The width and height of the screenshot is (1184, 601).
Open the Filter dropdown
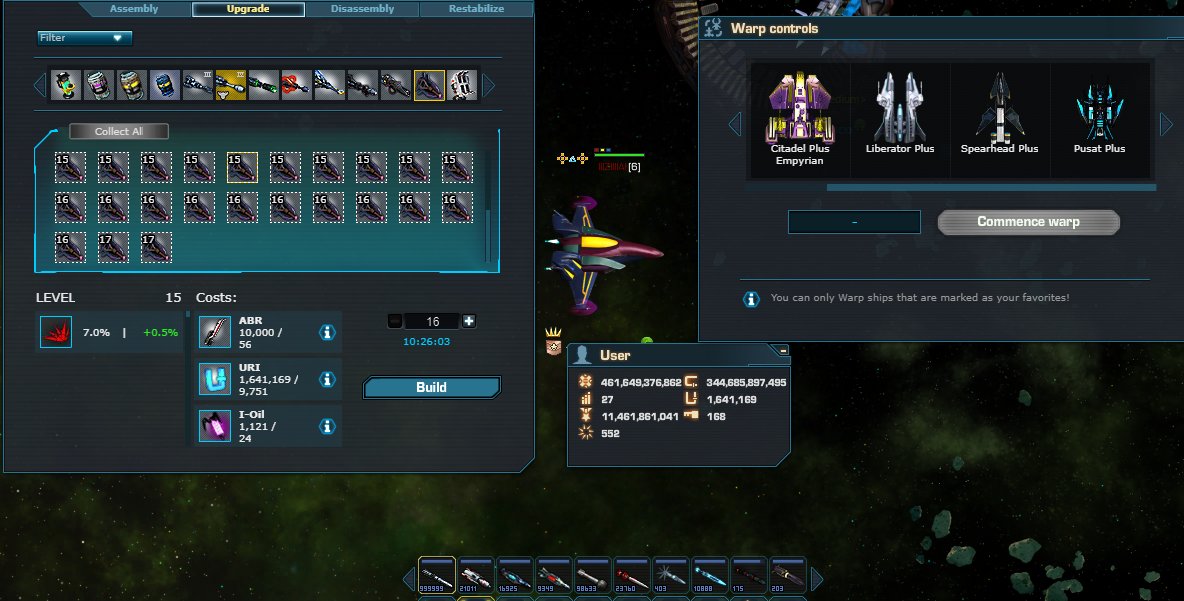(x=85, y=38)
